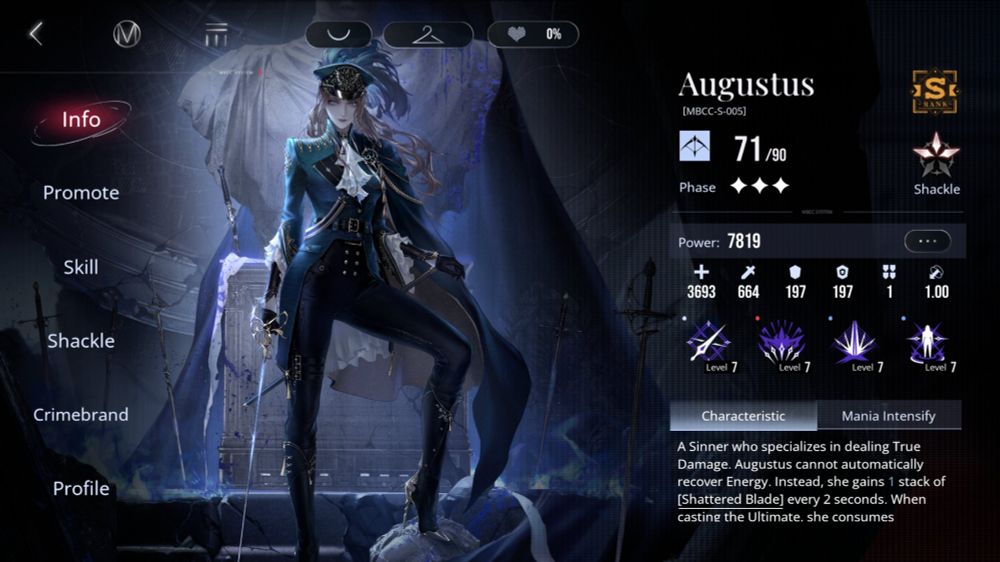Inspect the human silhouette skill icon
The height and width of the screenshot is (562, 1000).
tap(928, 343)
